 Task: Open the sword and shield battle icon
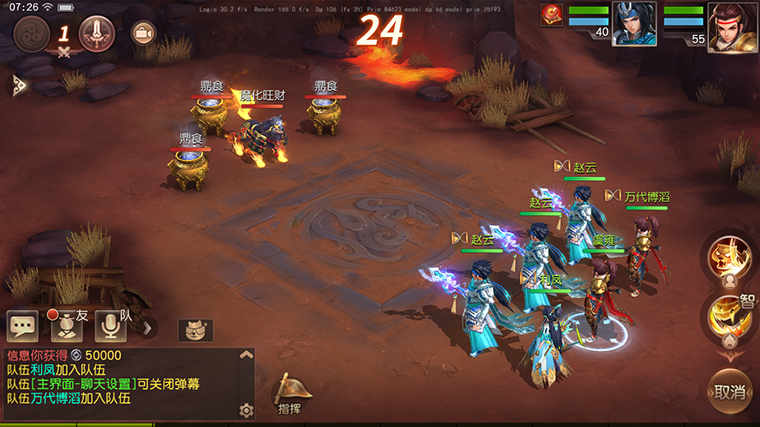coord(96,34)
